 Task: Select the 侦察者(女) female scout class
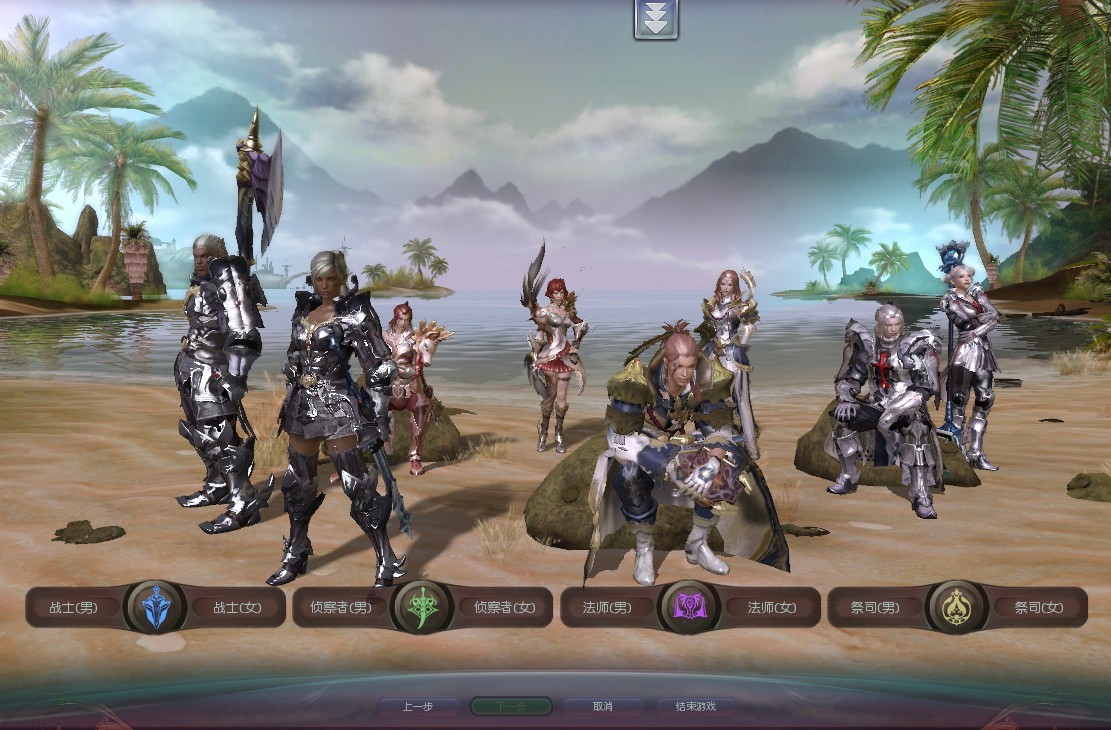[505, 607]
